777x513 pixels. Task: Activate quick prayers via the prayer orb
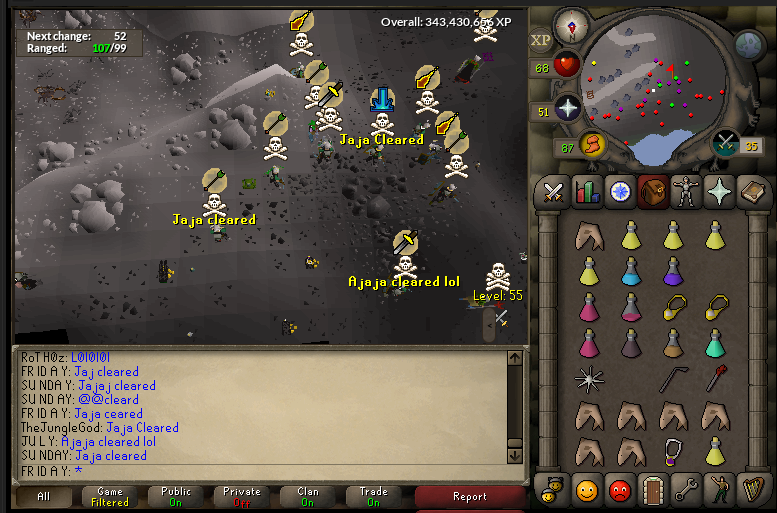pyautogui.click(x=567, y=110)
